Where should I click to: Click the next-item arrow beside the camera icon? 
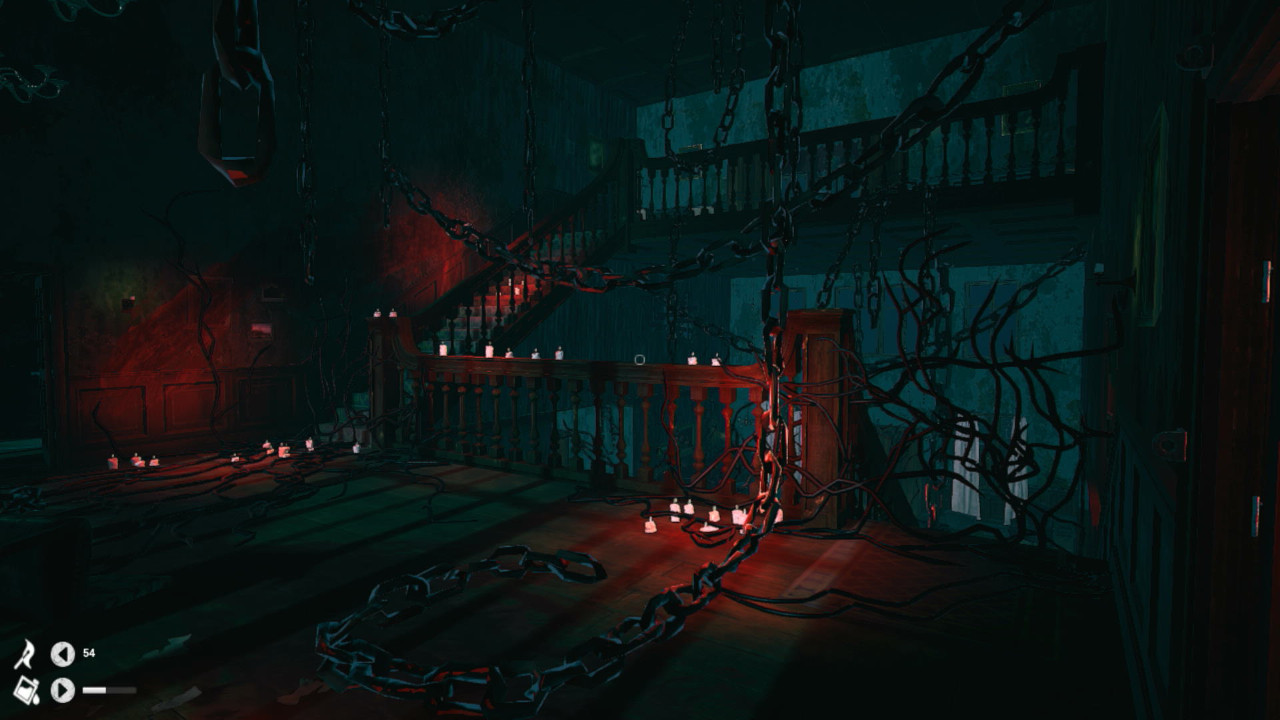(62, 691)
